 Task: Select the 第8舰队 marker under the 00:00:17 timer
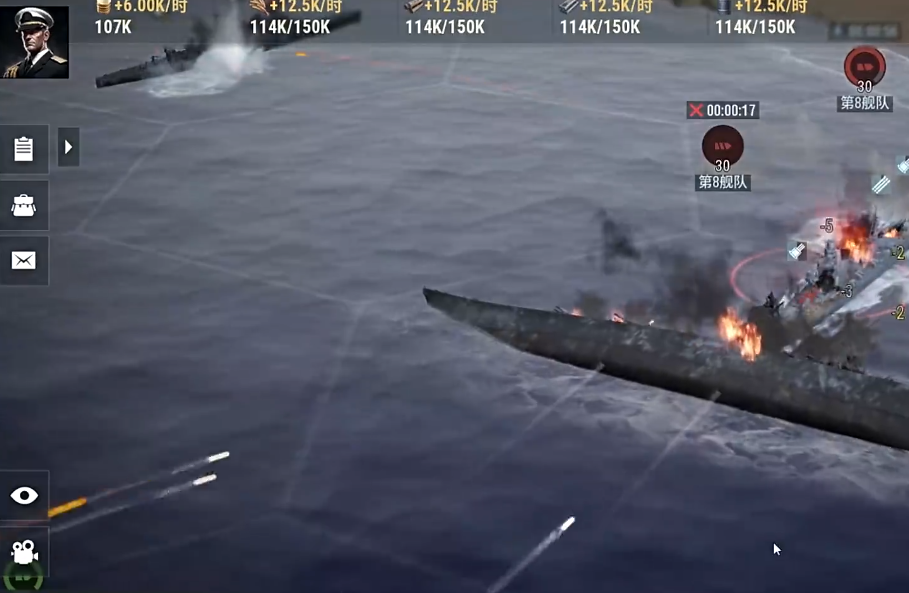722,150
